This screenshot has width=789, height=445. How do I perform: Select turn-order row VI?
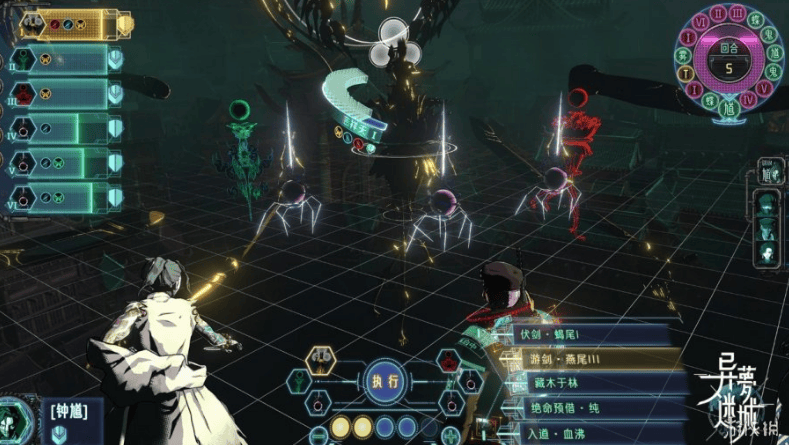[x=62, y=198]
